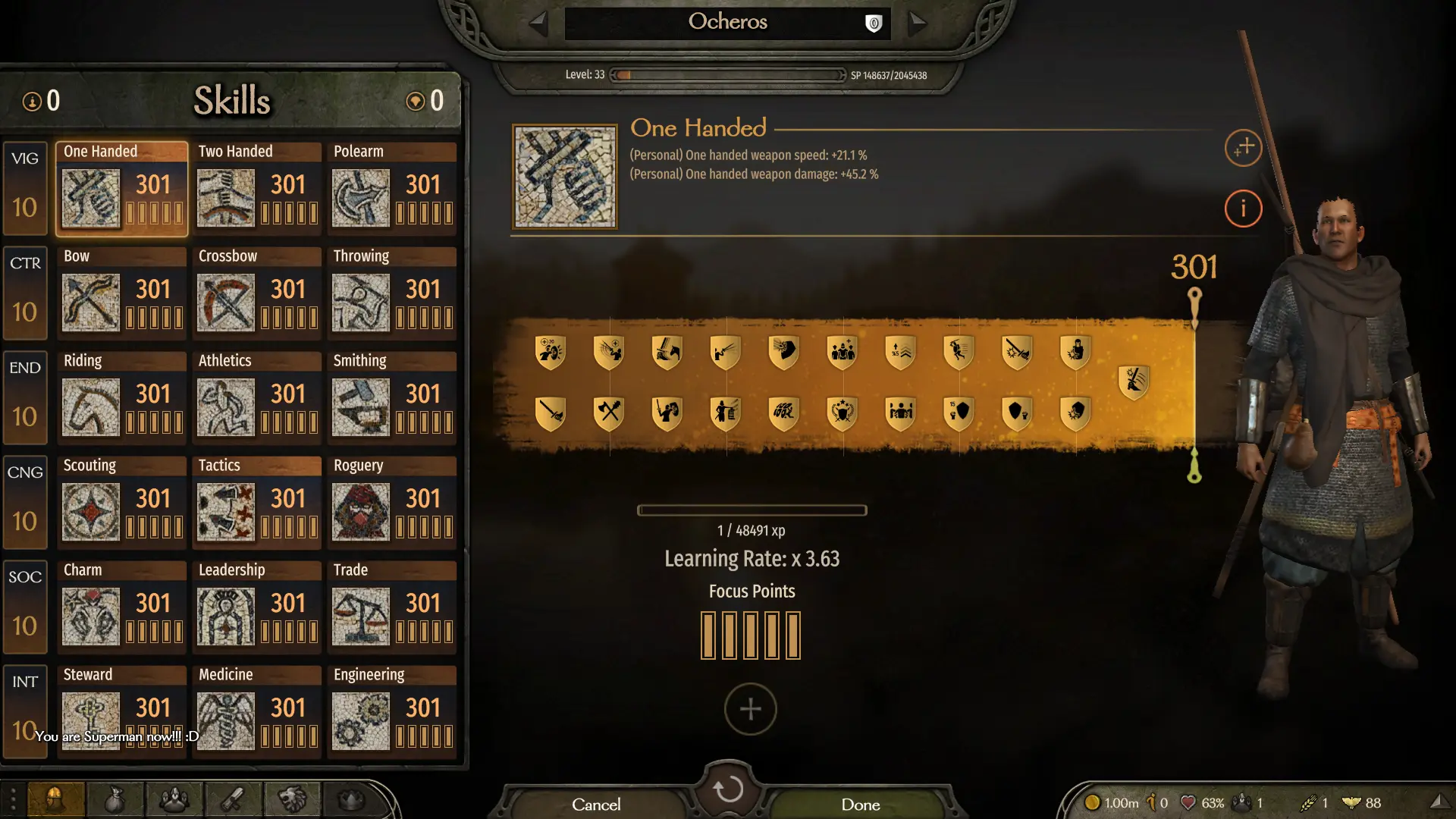Image resolution: width=1456 pixels, height=819 pixels.
Task: Choose the Tactics skill
Action: [256, 502]
